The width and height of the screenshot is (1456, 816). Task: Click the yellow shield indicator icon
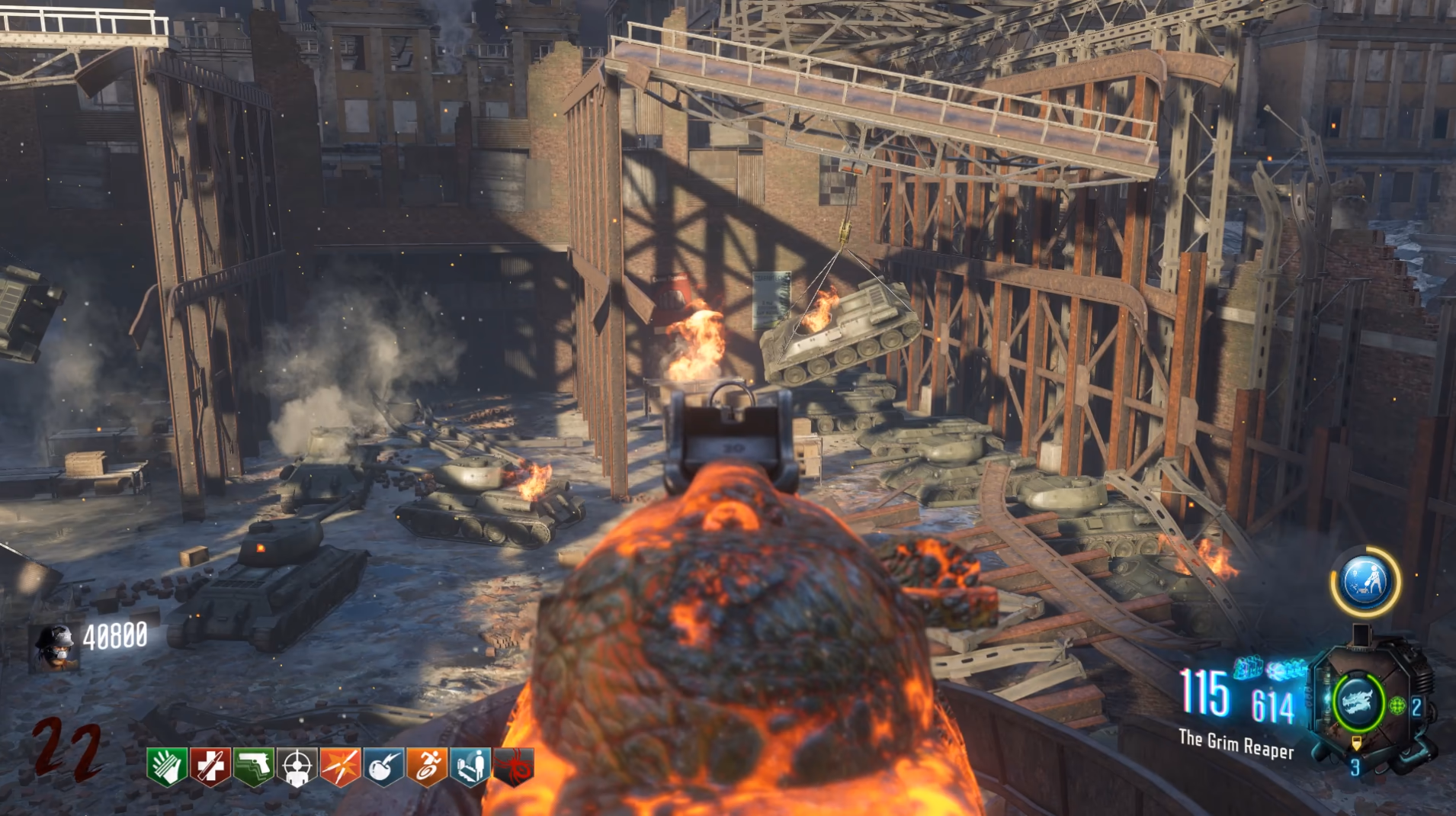1356,743
